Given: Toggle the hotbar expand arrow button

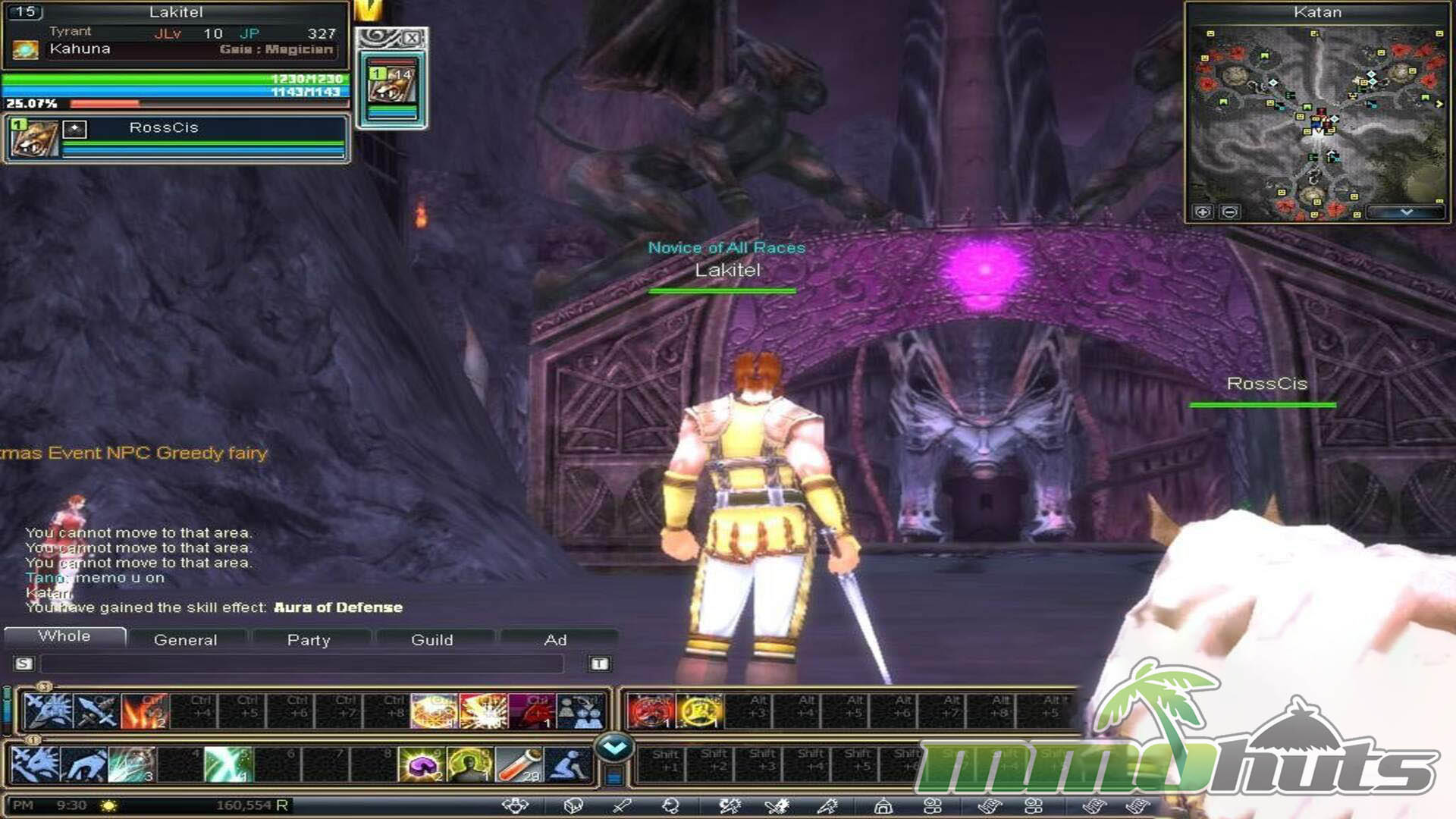Looking at the screenshot, I should pyautogui.click(x=614, y=748).
